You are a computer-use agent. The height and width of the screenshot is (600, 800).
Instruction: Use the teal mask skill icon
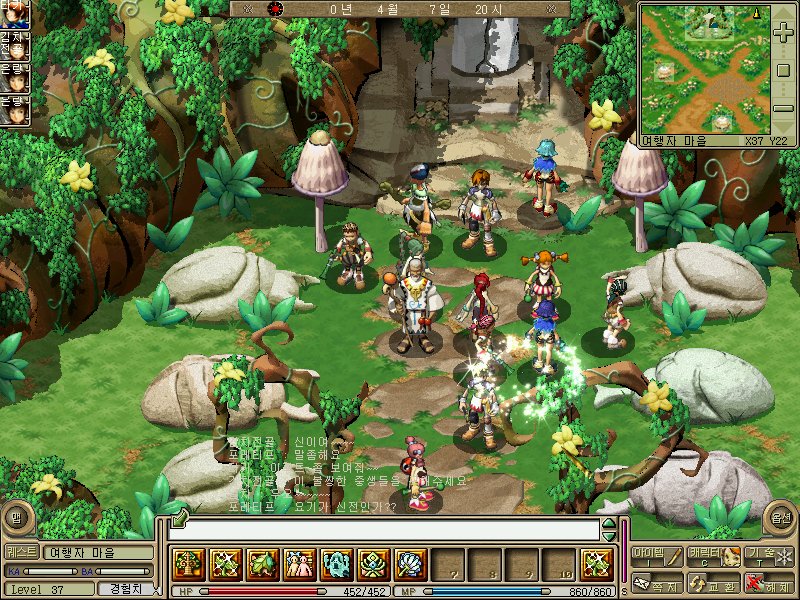[336, 565]
